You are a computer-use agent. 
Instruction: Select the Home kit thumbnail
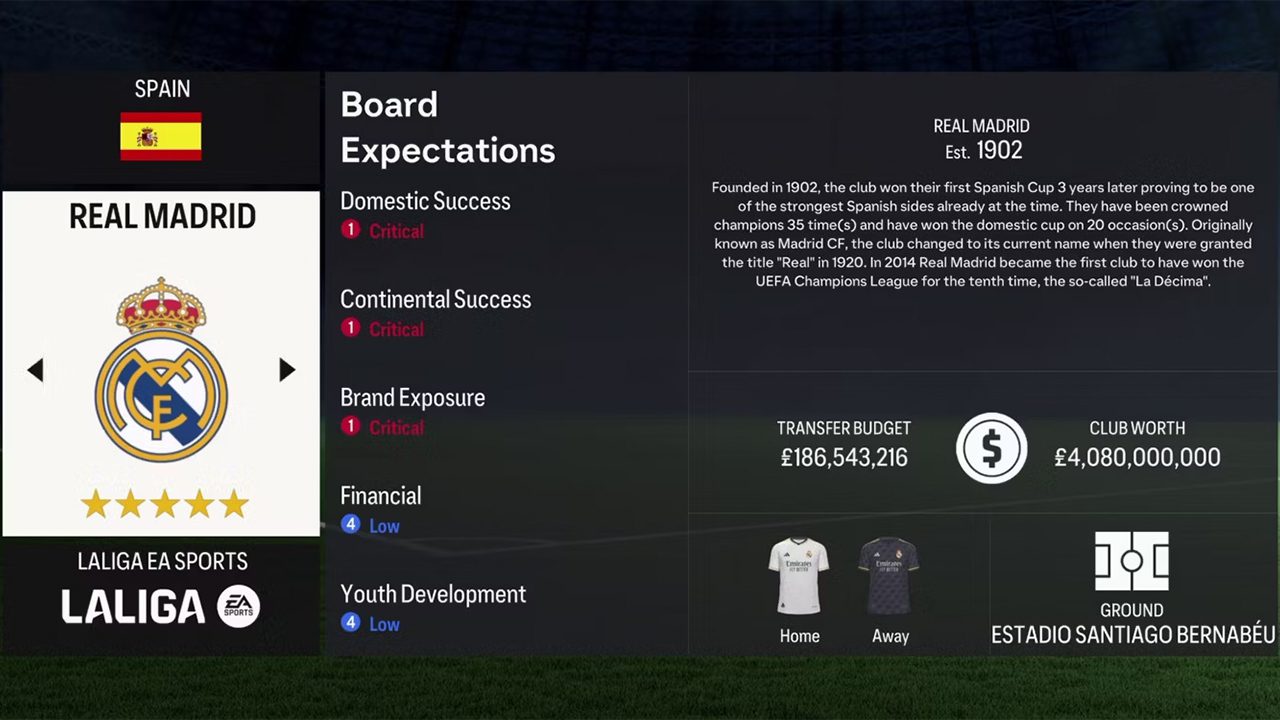coord(798,576)
